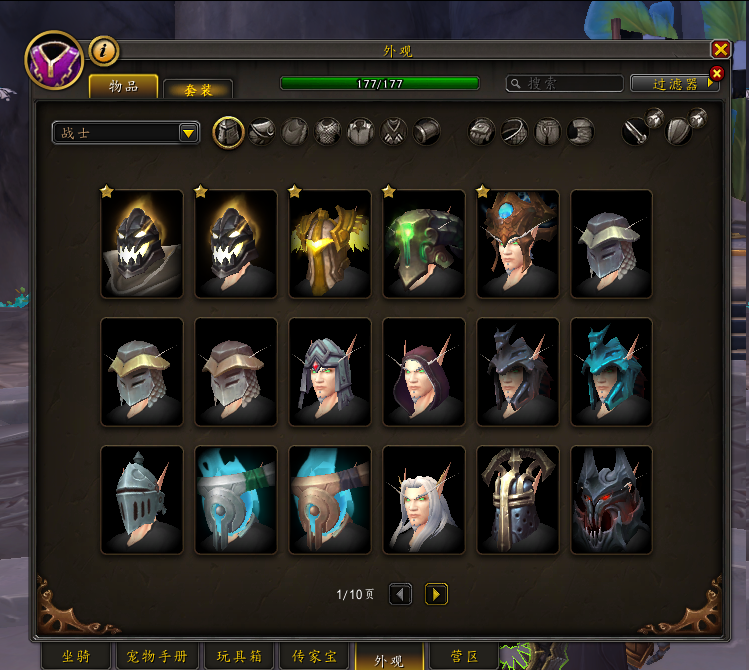Switch to the 套装 sets tab
749x670 pixels.
point(198,89)
